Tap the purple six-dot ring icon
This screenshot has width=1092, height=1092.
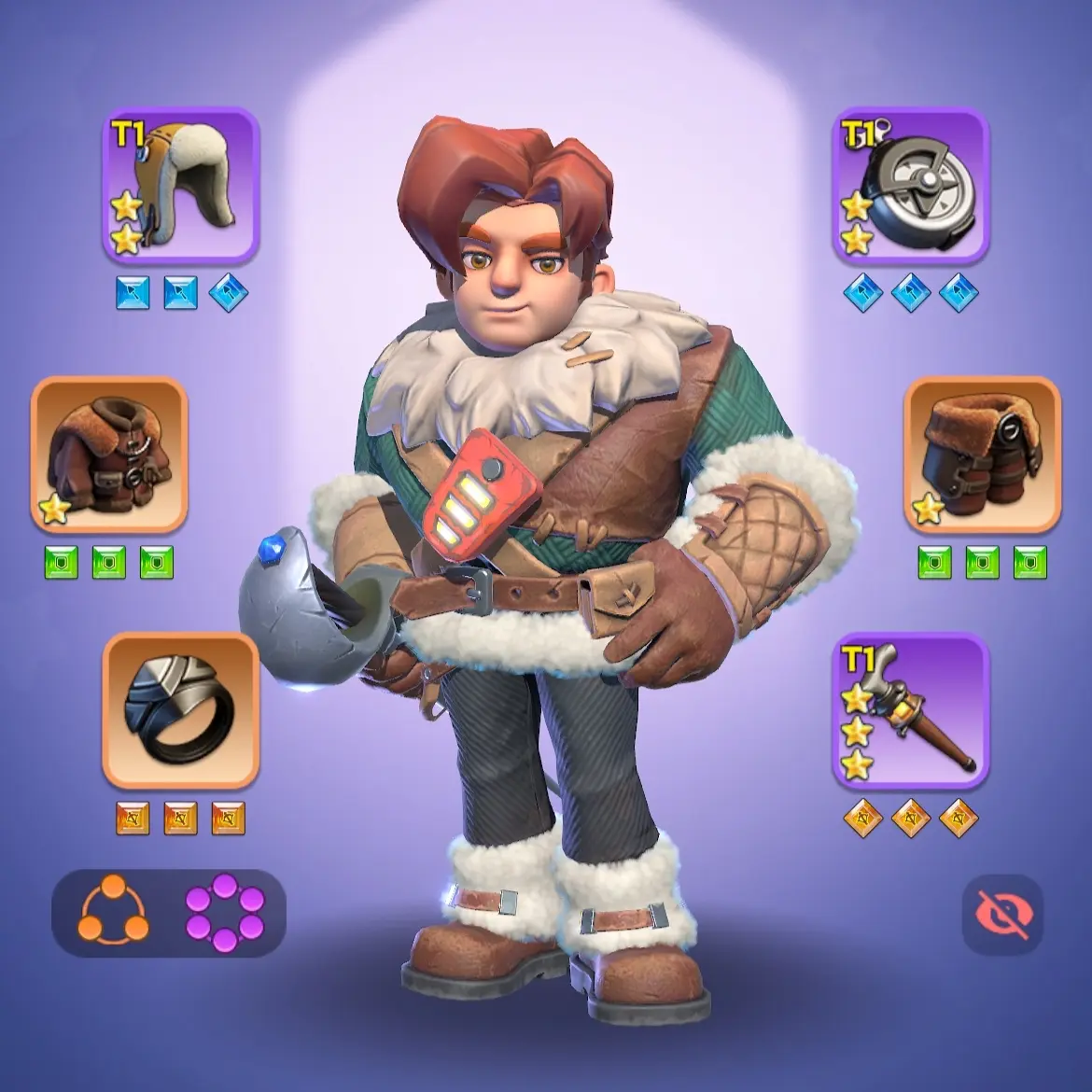coord(225,912)
